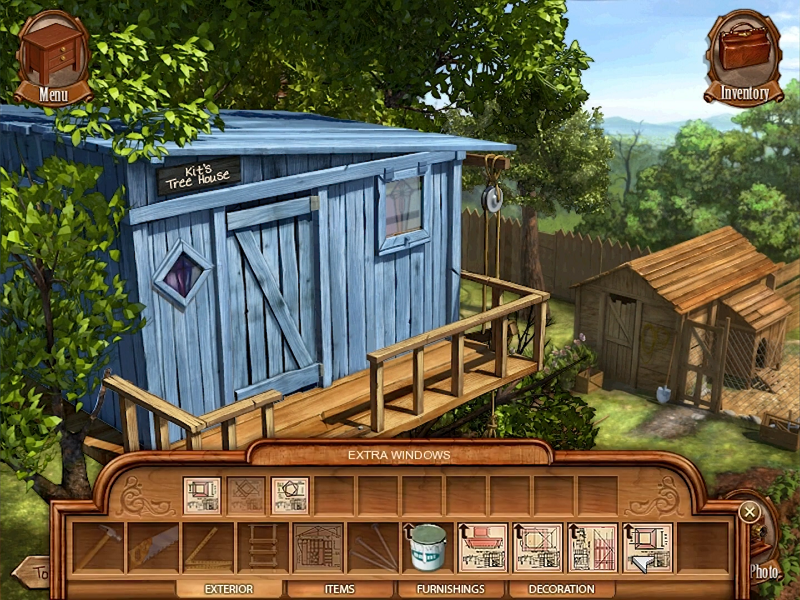Choose the paint can item
The width and height of the screenshot is (800, 600).
tap(427, 548)
